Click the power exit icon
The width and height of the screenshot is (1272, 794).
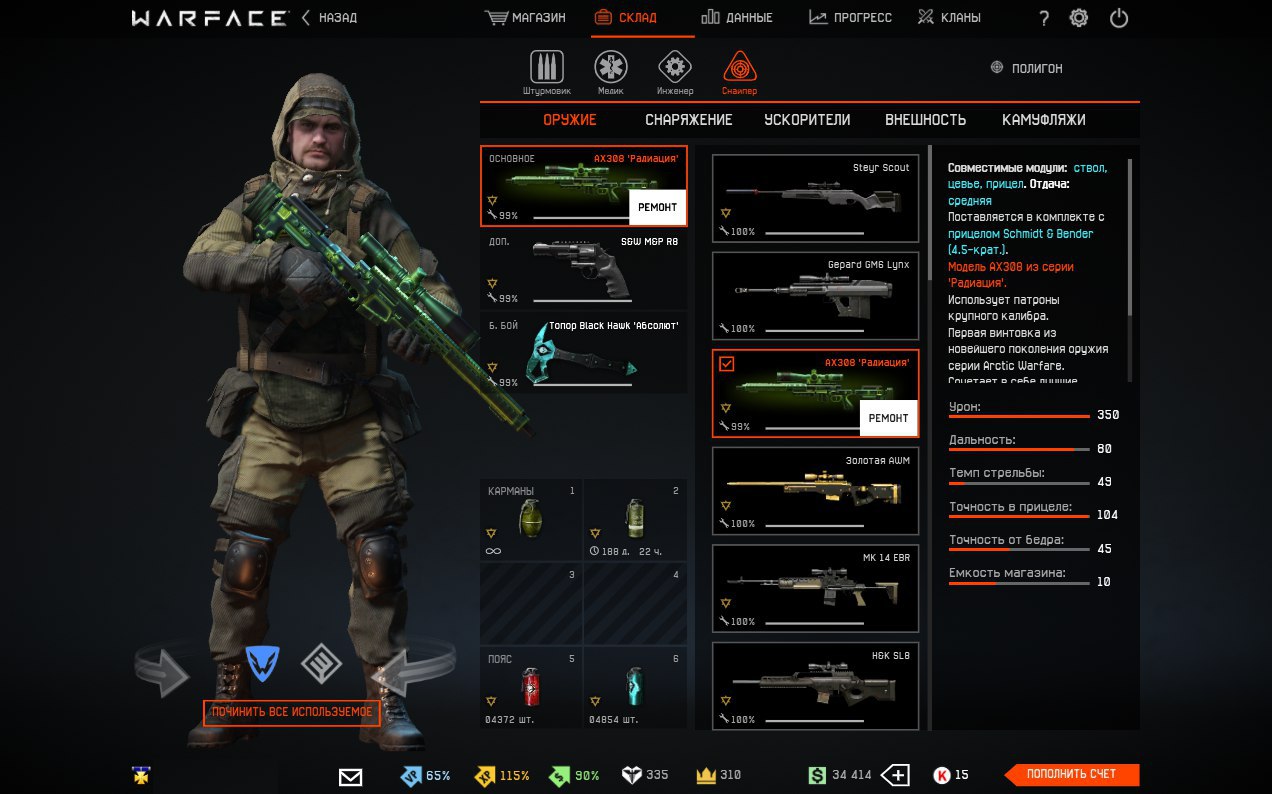coord(1119,18)
